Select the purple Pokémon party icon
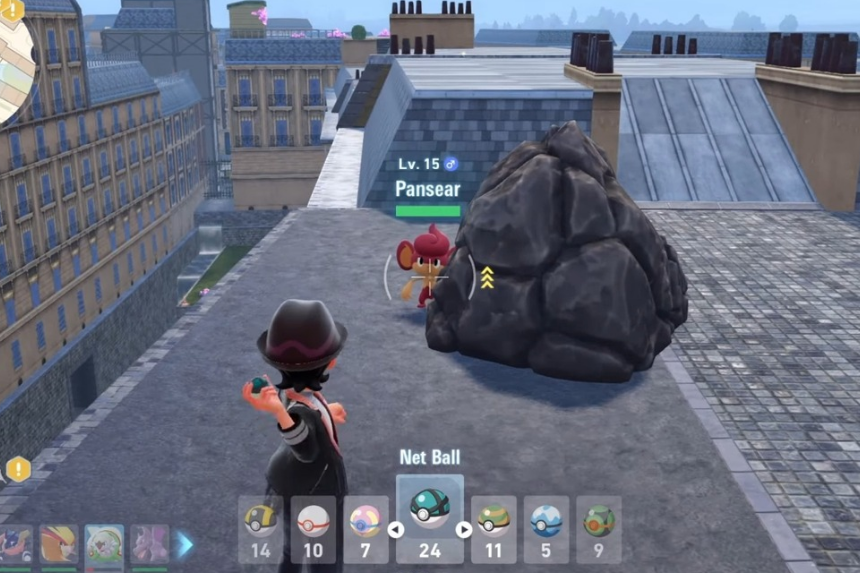 pyautogui.click(x=150, y=545)
